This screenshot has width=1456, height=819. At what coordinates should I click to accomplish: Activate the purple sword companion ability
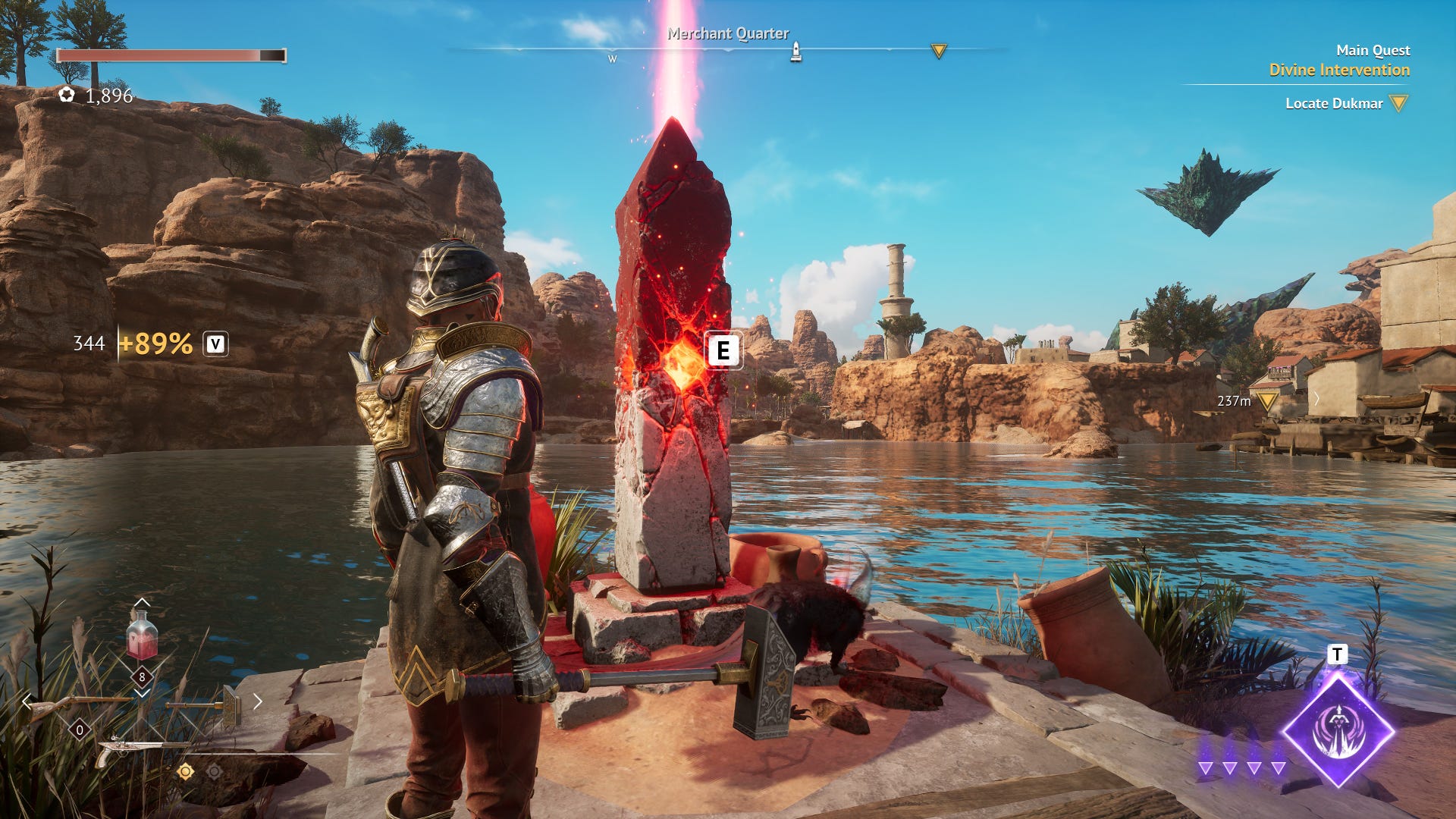point(1338,731)
